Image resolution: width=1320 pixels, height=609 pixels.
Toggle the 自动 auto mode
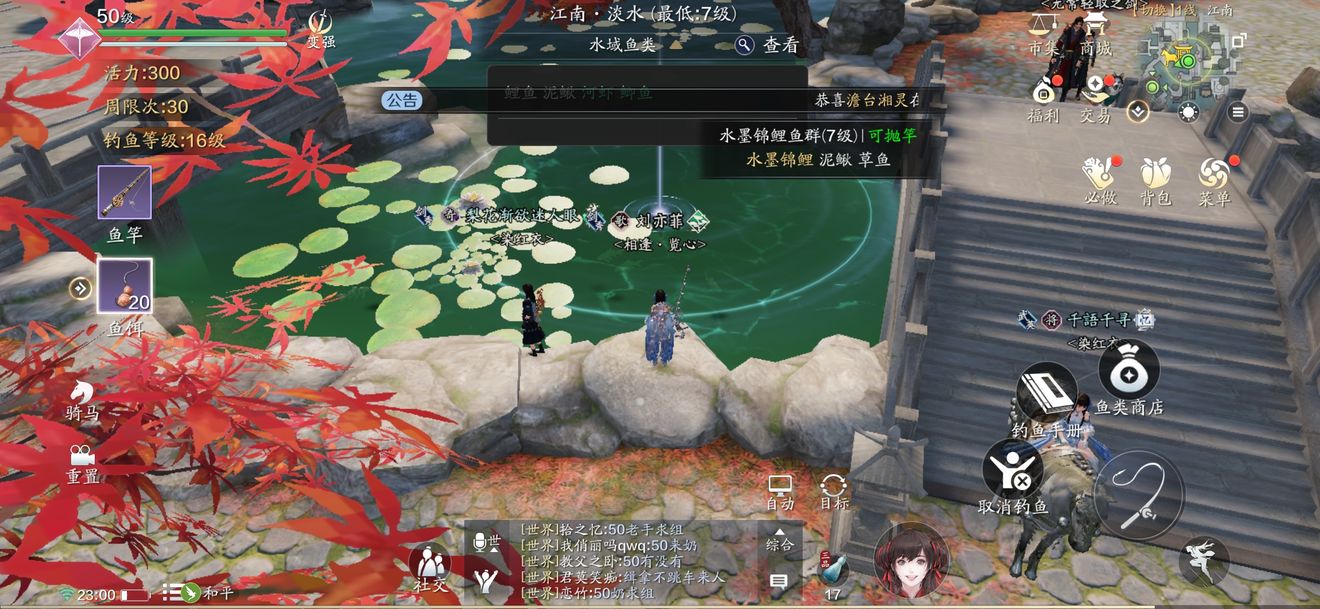point(780,491)
